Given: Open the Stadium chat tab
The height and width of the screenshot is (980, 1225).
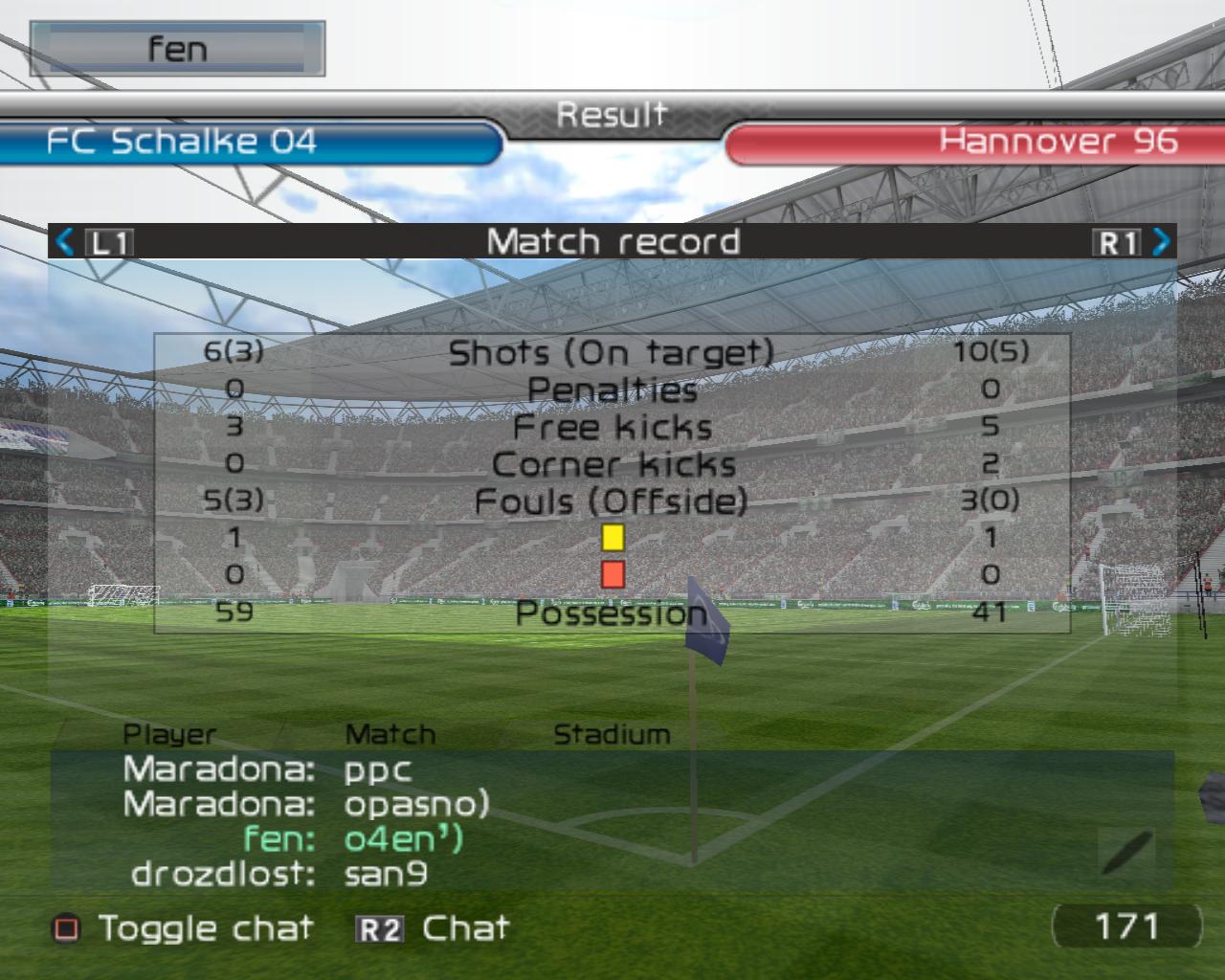Looking at the screenshot, I should point(612,735).
